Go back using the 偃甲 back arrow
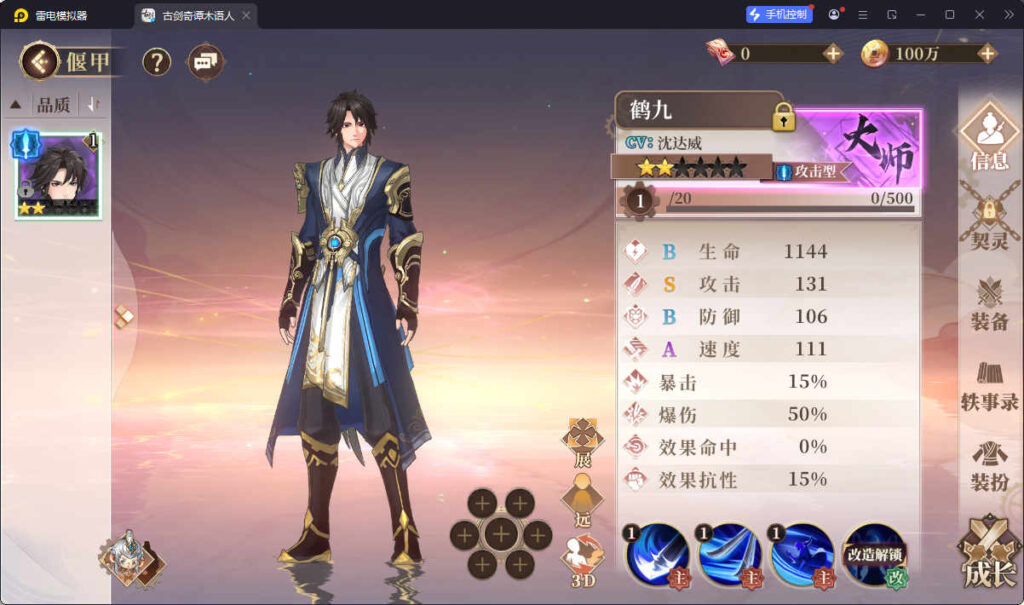Screen dimensions: 1024x605 click(41, 62)
